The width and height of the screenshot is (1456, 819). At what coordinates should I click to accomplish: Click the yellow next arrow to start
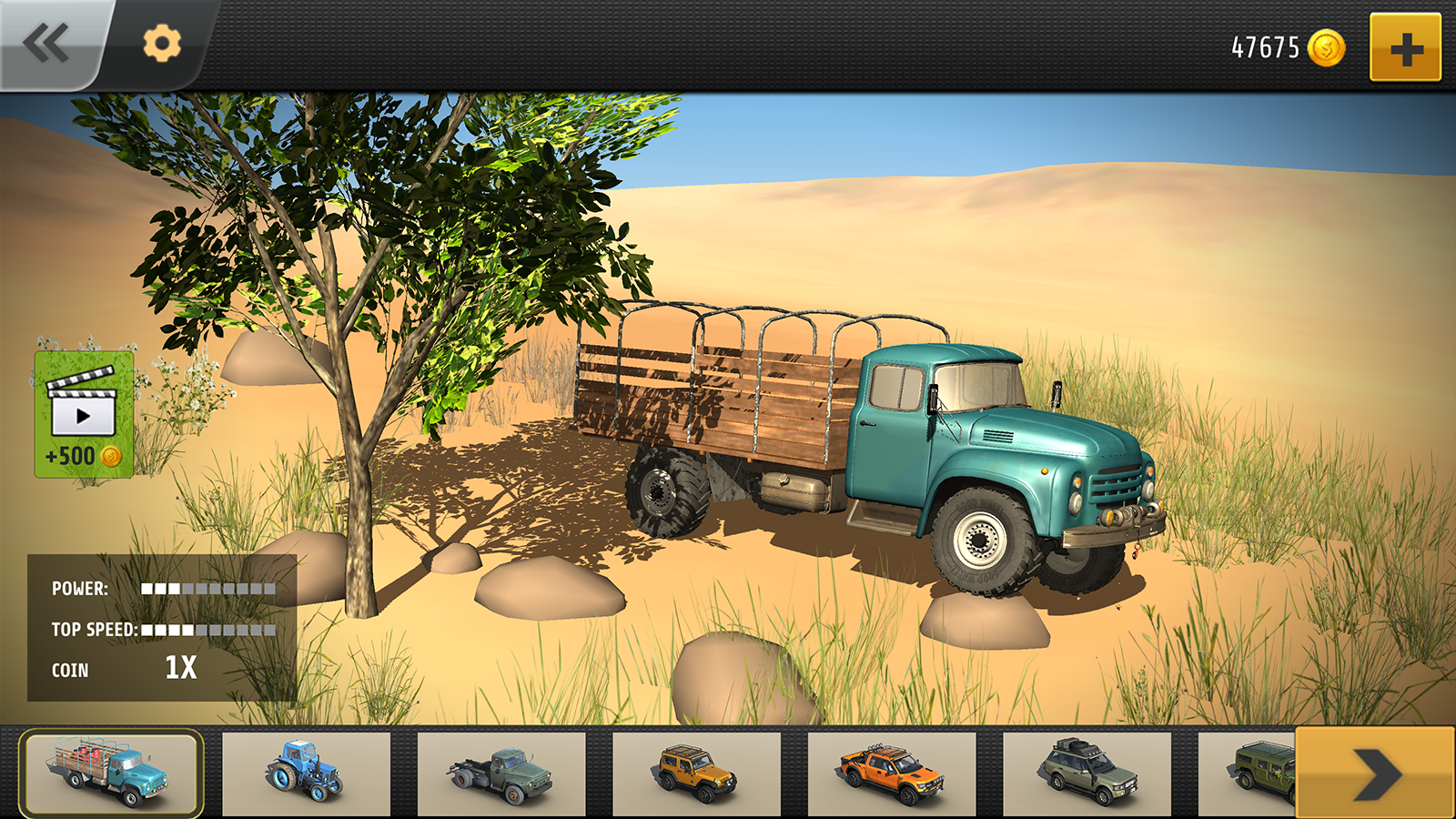click(x=1375, y=773)
